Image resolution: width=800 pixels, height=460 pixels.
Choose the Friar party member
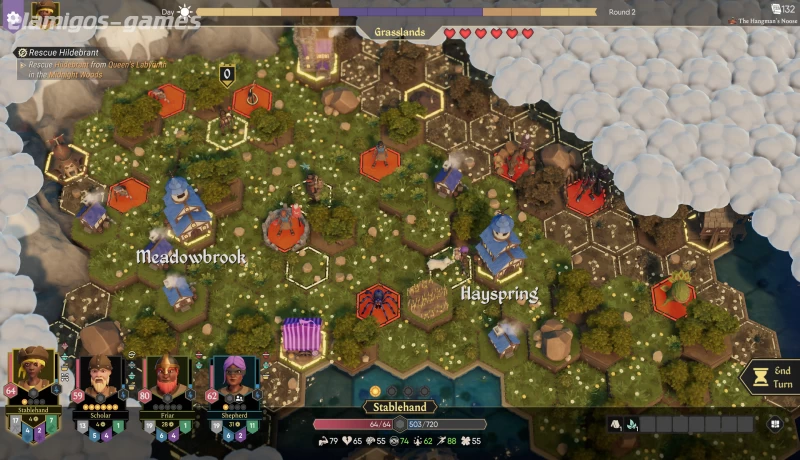166,379
